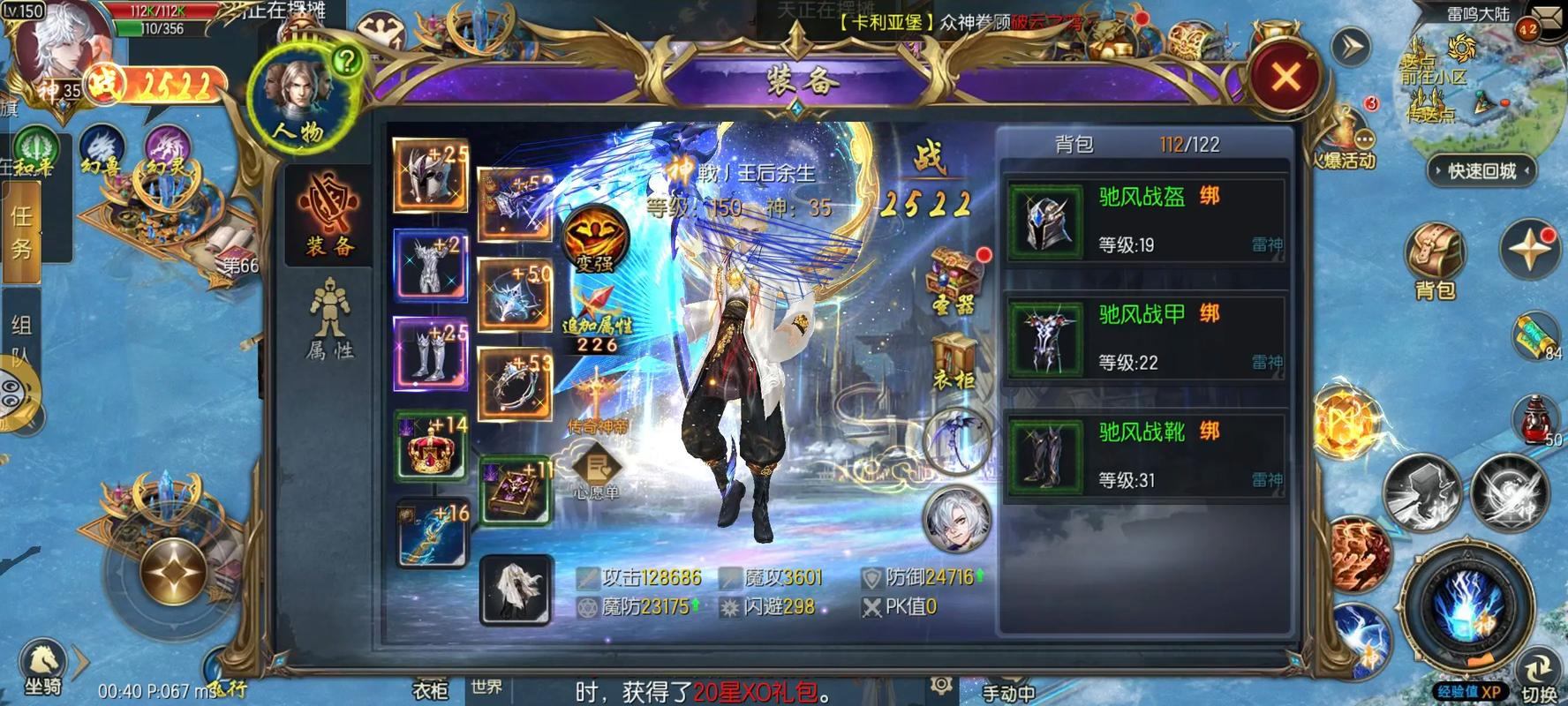Toggle the 手动中 (Manual mode) control
1568x706 pixels.
[1006, 692]
